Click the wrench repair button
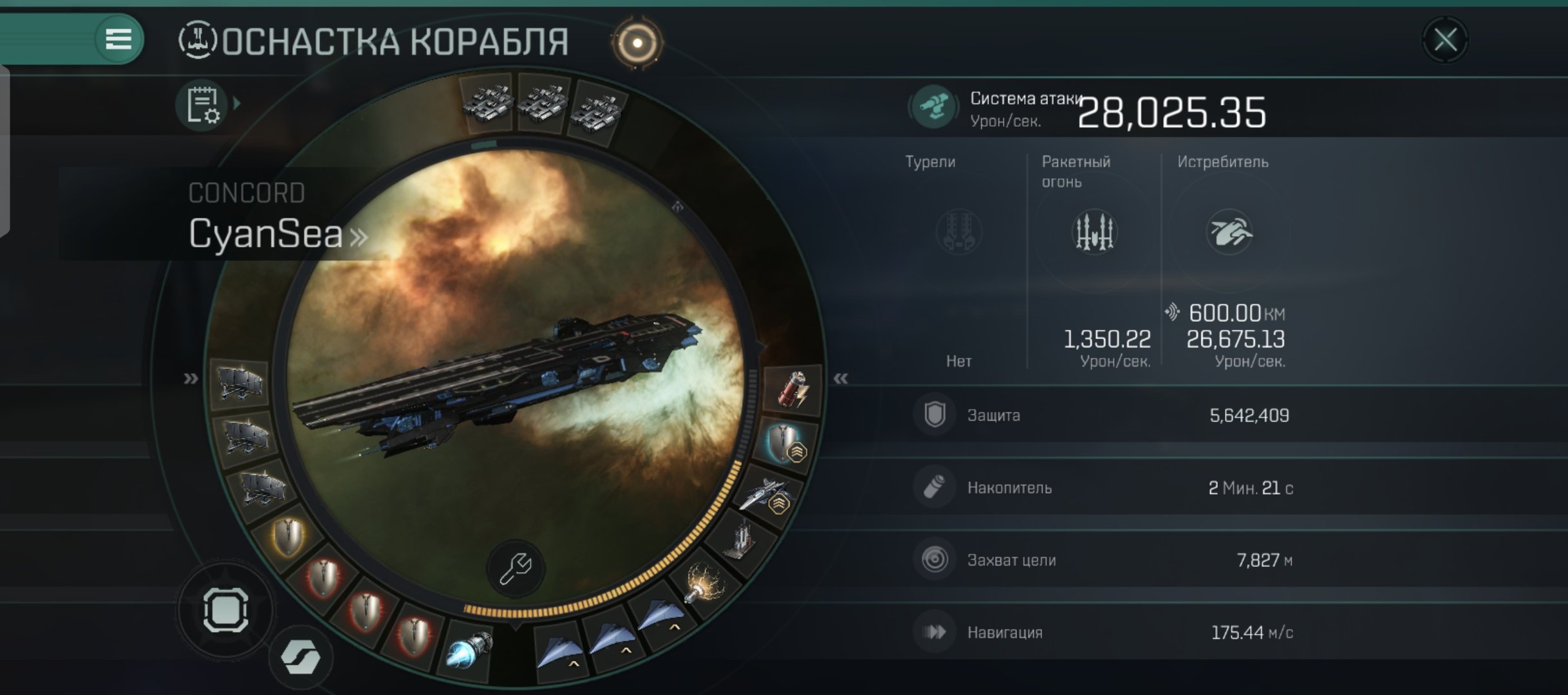 click(516, 568)
